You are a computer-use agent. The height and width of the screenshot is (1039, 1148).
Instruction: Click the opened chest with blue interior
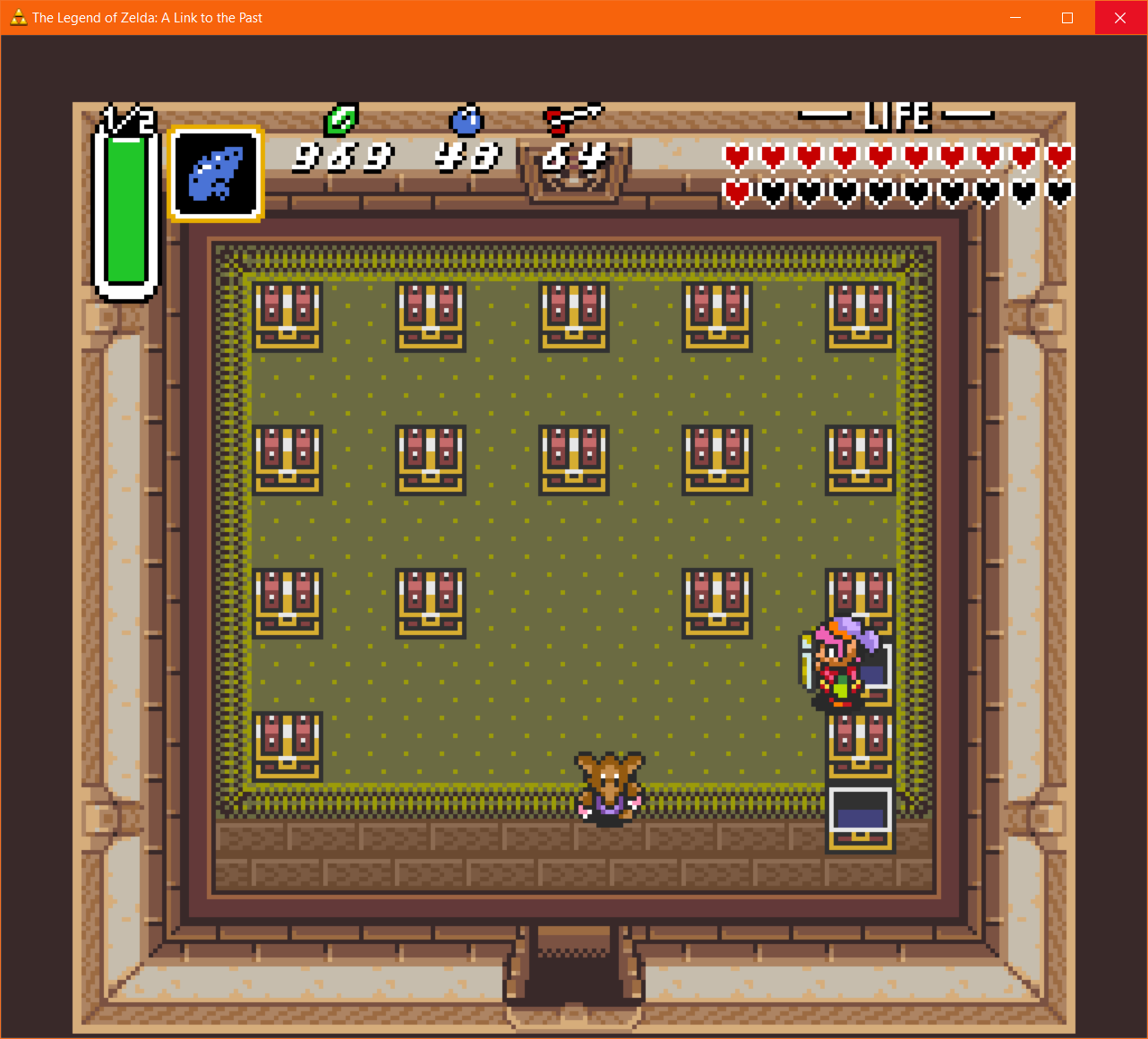tap(859, 815)
